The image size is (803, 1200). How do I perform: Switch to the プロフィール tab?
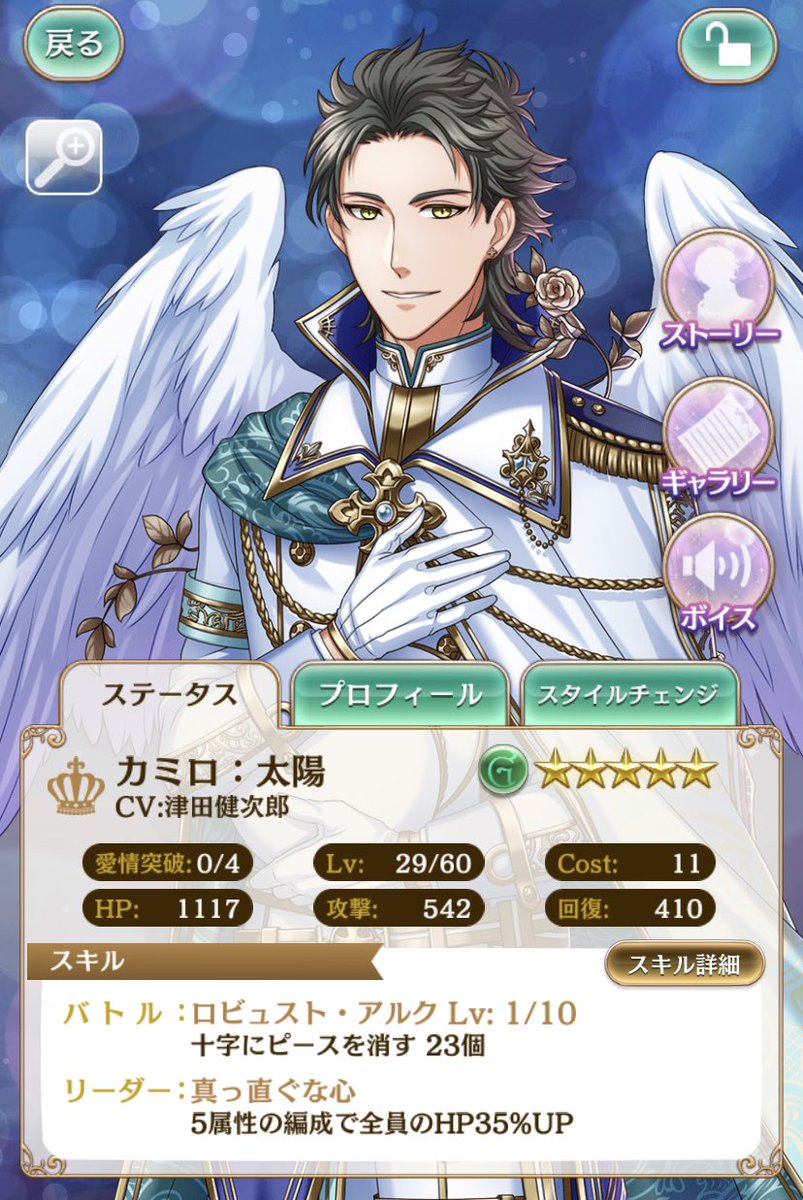pos(400,695)
